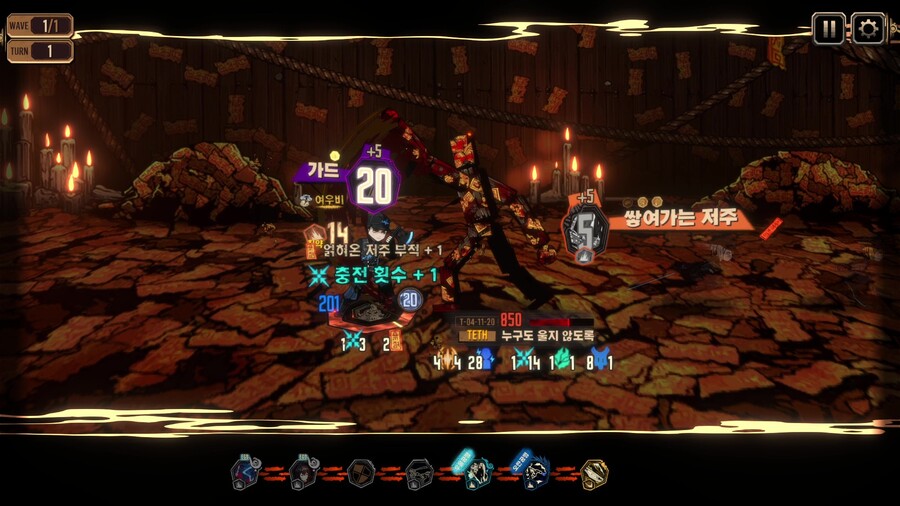Image resolution: width=900 pixels, height=506 pixels.
Task: Pause the battle
Action: pos(828,28)
